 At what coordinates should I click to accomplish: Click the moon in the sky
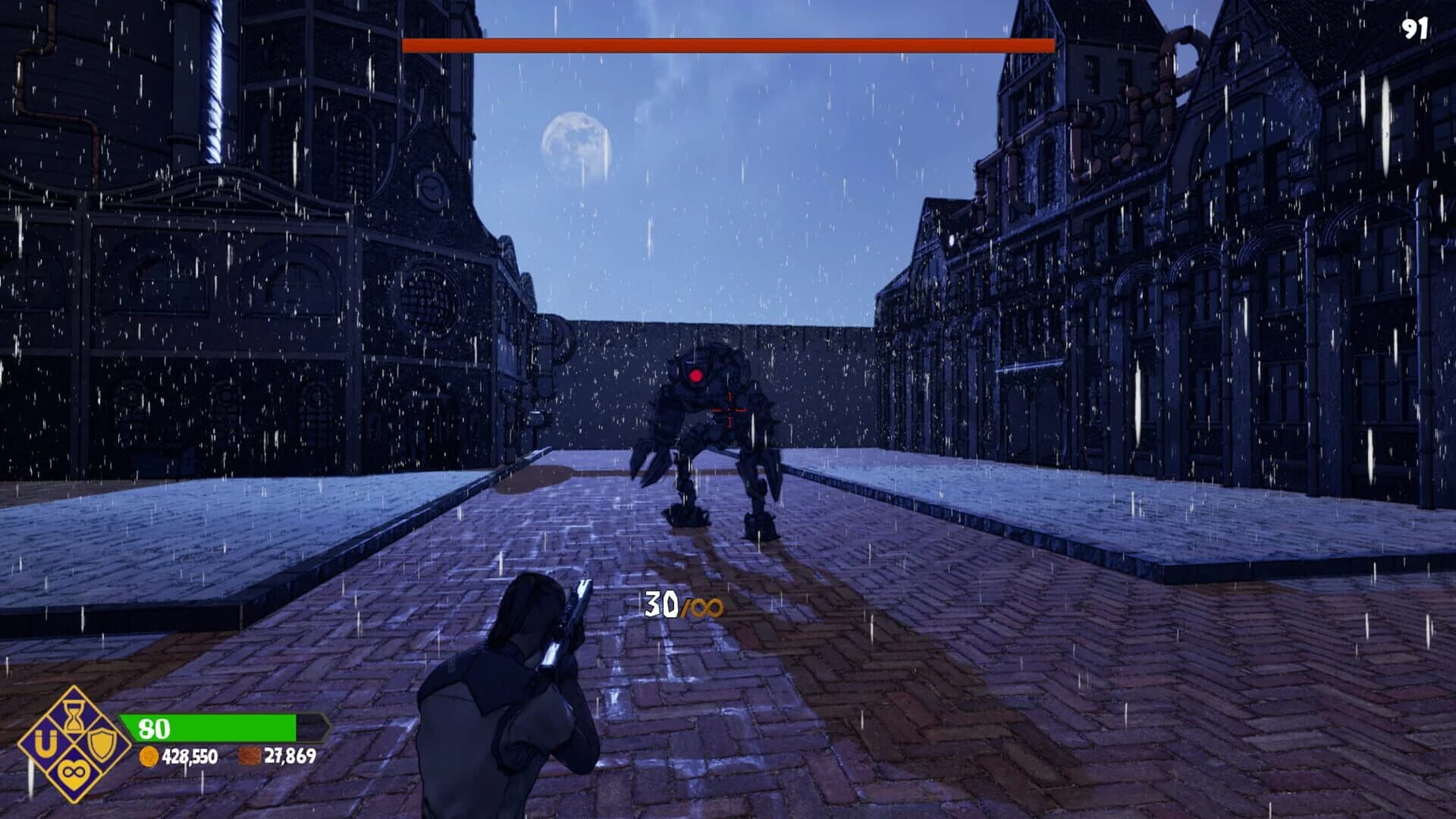[576, 148]
